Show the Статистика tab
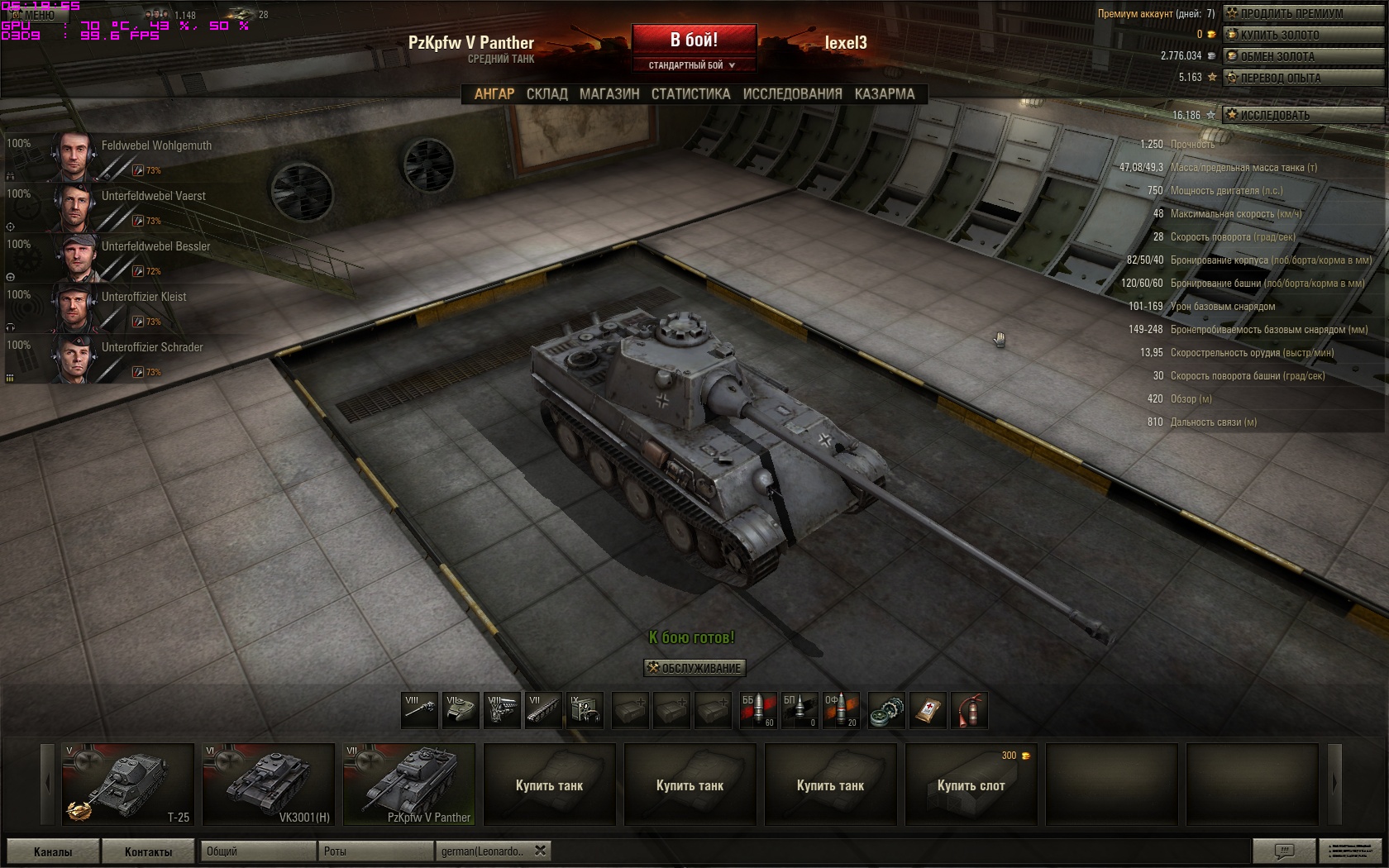This screenshot has width=1389, height=868. (x=690, y=94)
